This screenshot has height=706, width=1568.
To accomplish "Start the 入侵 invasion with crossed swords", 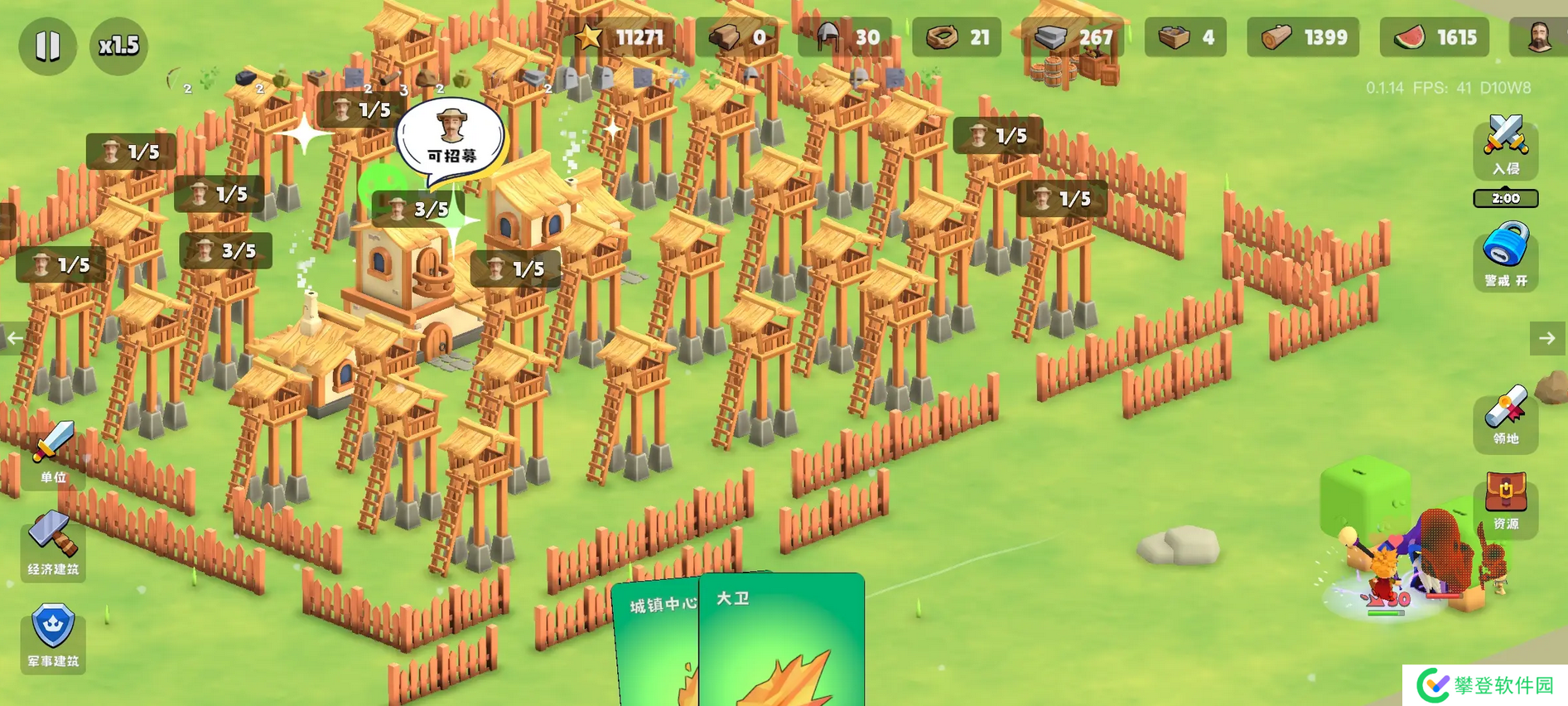I will (1505, 146).
